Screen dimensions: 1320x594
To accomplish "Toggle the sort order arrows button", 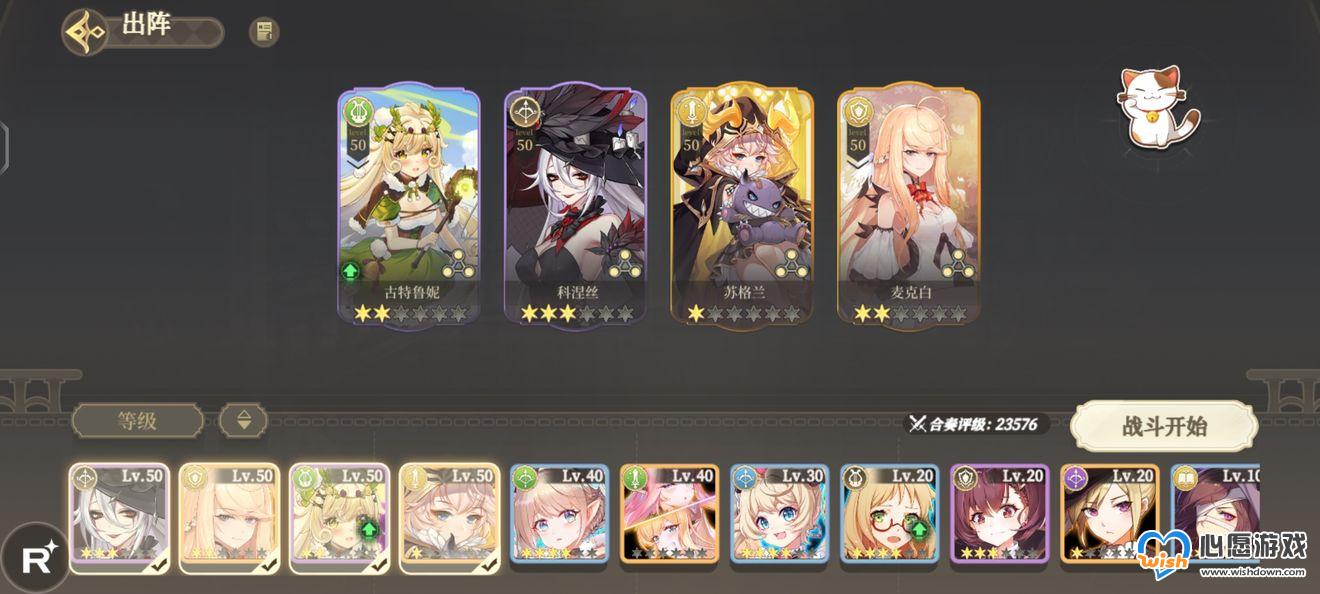I will (x=244, y=420).
